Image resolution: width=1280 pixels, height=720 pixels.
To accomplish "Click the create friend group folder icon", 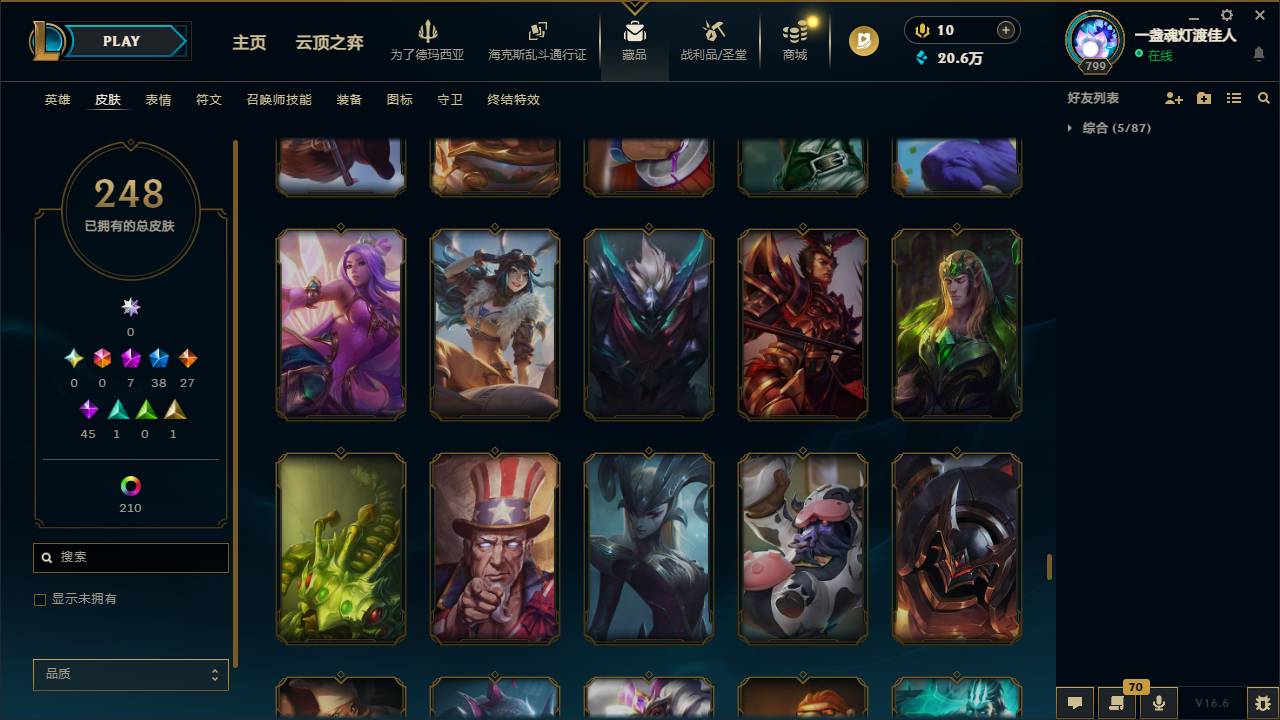I will [x=1204, y=97].
